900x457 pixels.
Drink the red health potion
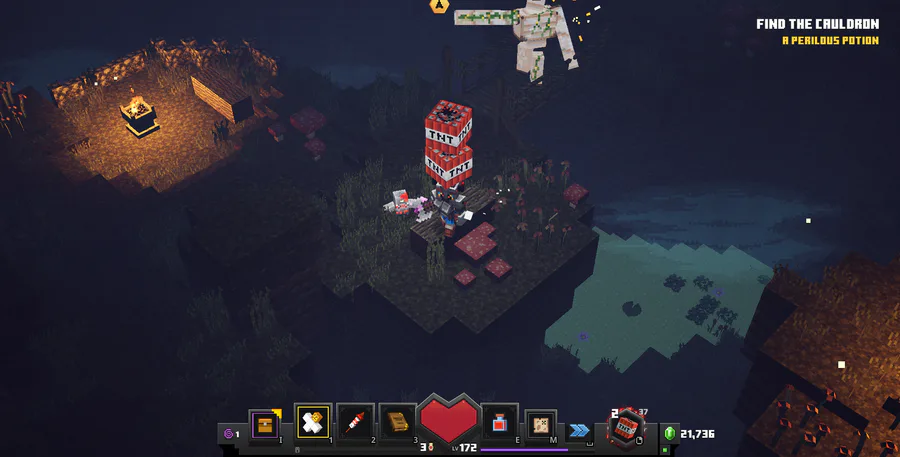(499, 424)
